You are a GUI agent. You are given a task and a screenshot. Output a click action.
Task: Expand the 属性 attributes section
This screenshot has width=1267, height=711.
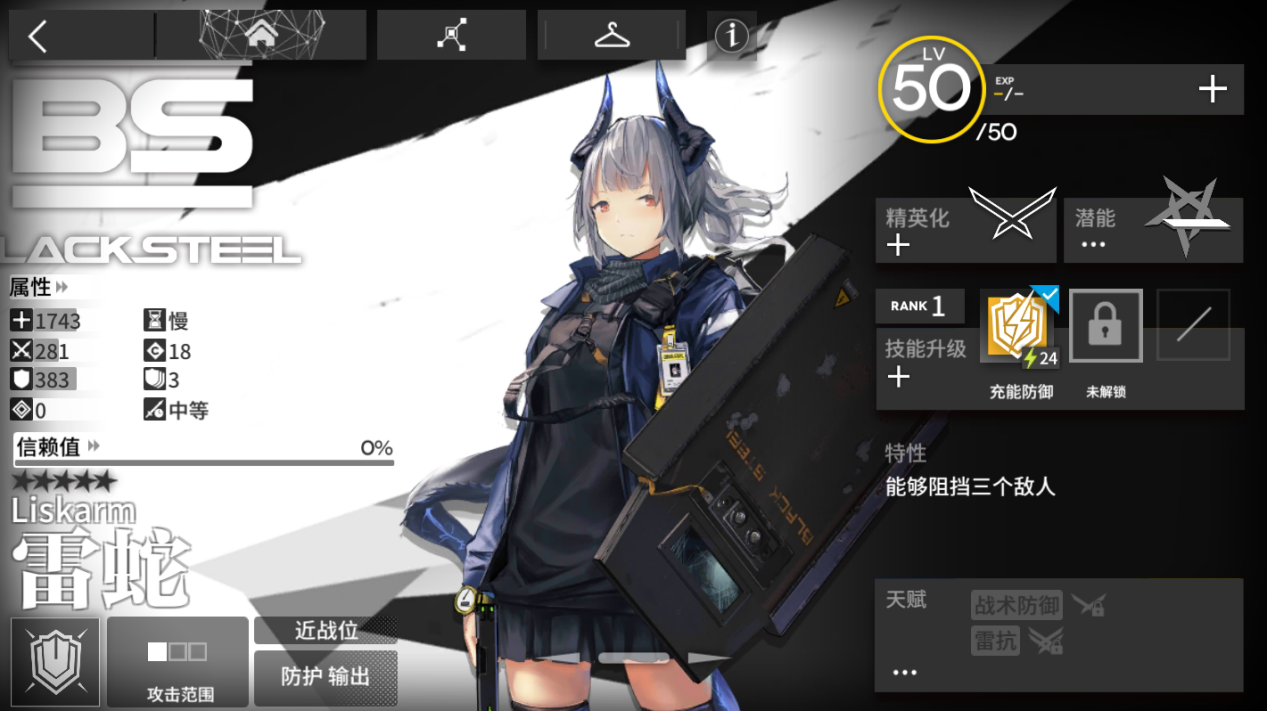[x=40, y=288]
